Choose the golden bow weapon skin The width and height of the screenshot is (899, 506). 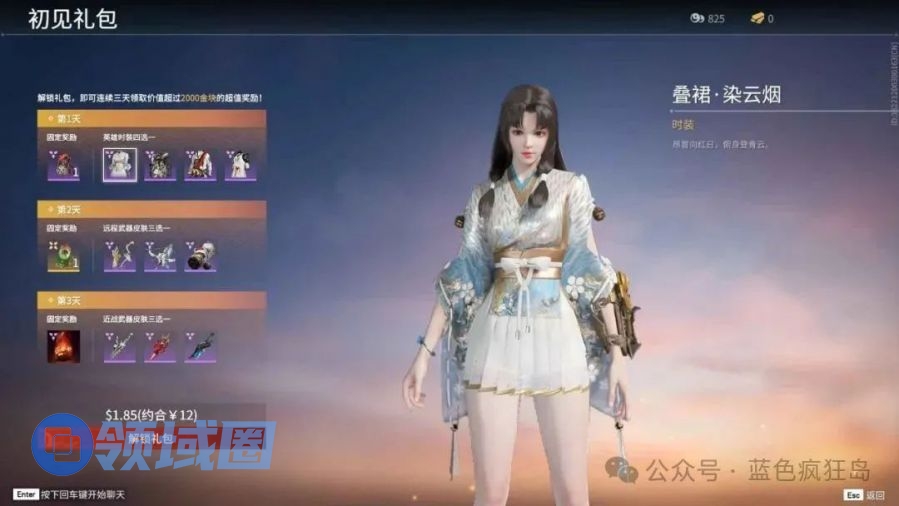click(x=120, y=255)
